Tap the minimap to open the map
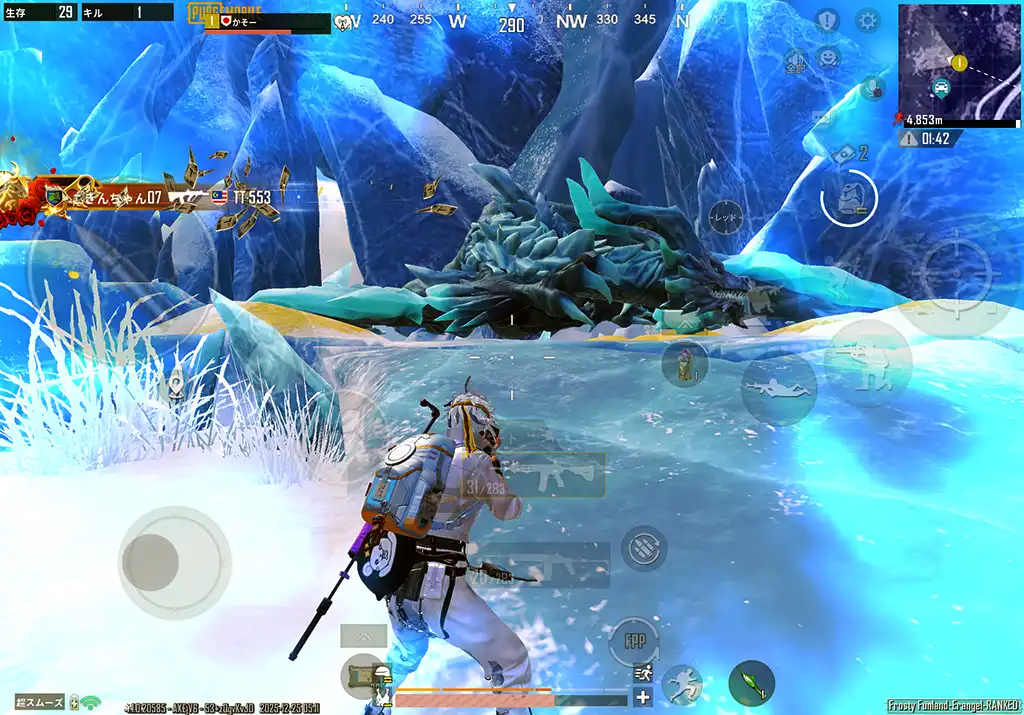The width and height of the screenshot is (1024, 715). click(x=958, y=62)
